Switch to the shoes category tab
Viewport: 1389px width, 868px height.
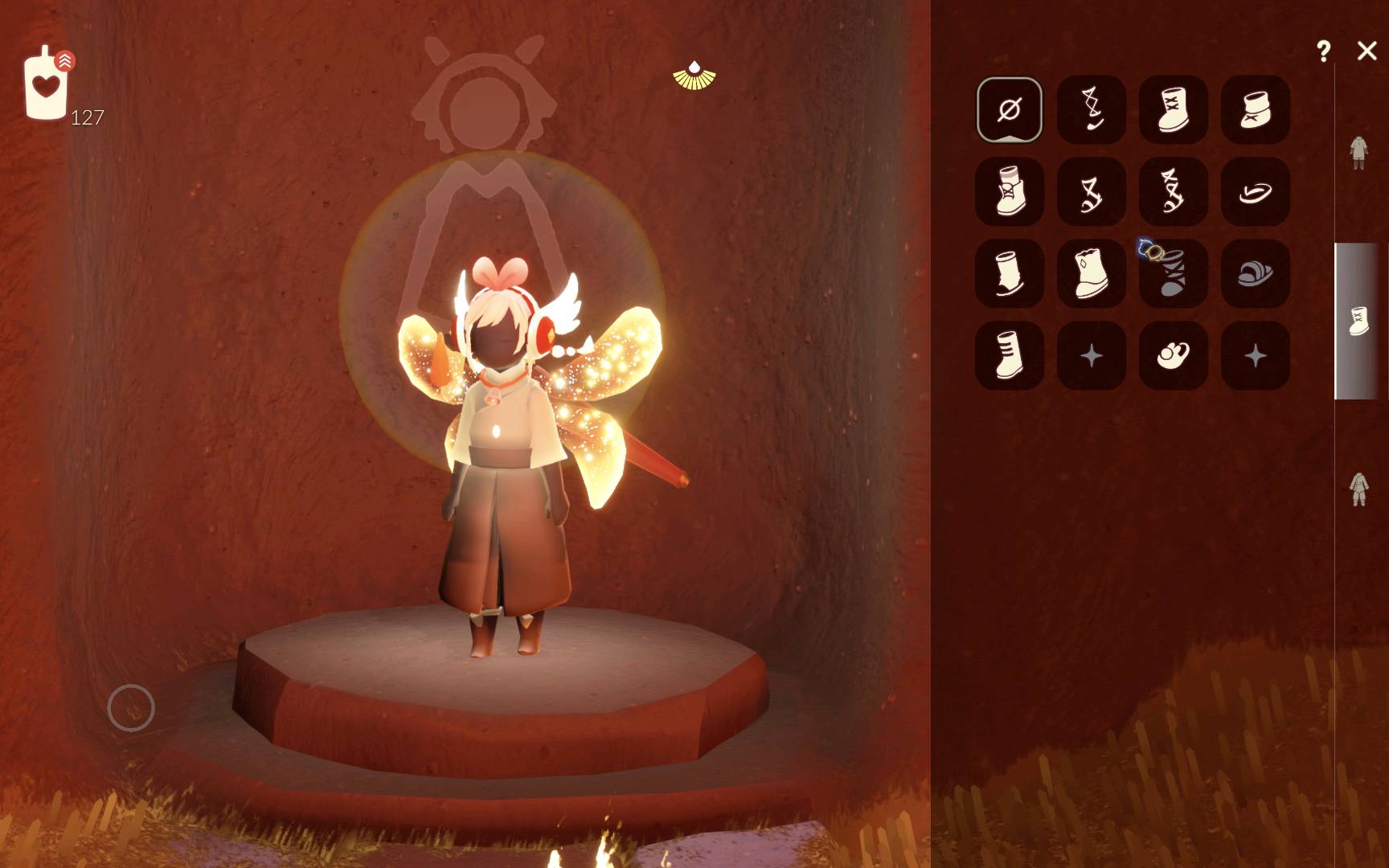point(1358,321)
